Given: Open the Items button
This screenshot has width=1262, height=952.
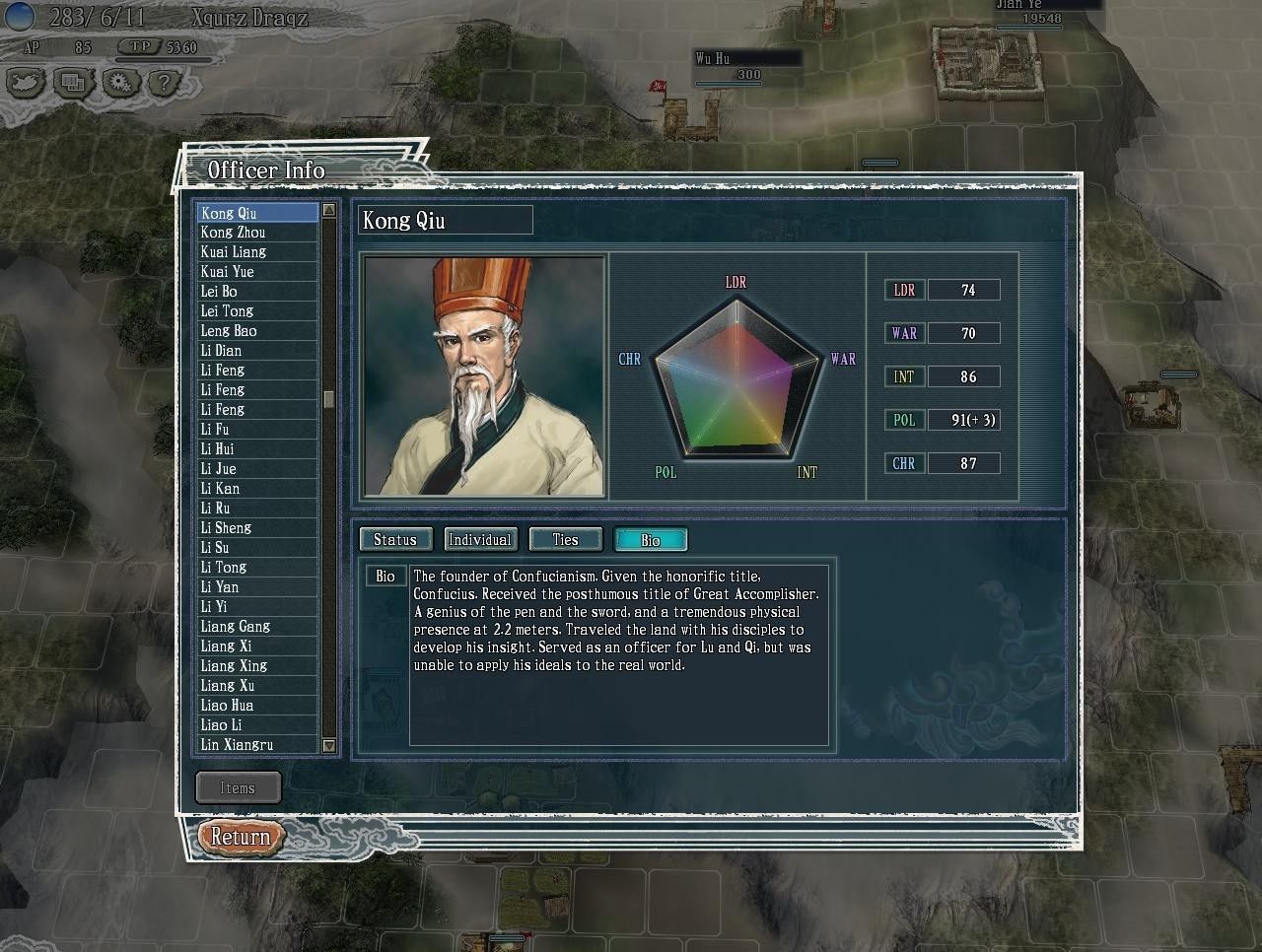Looking at the screenshot, I should (238, 787).
